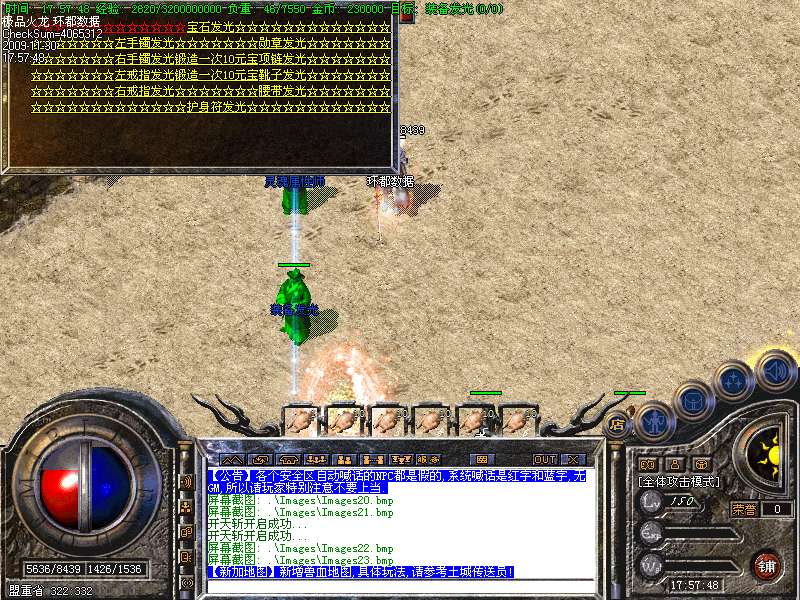Select the topmost chat channel button beside the orb
This screenshot has height=600, width=800.
click(x=186, y=481)
